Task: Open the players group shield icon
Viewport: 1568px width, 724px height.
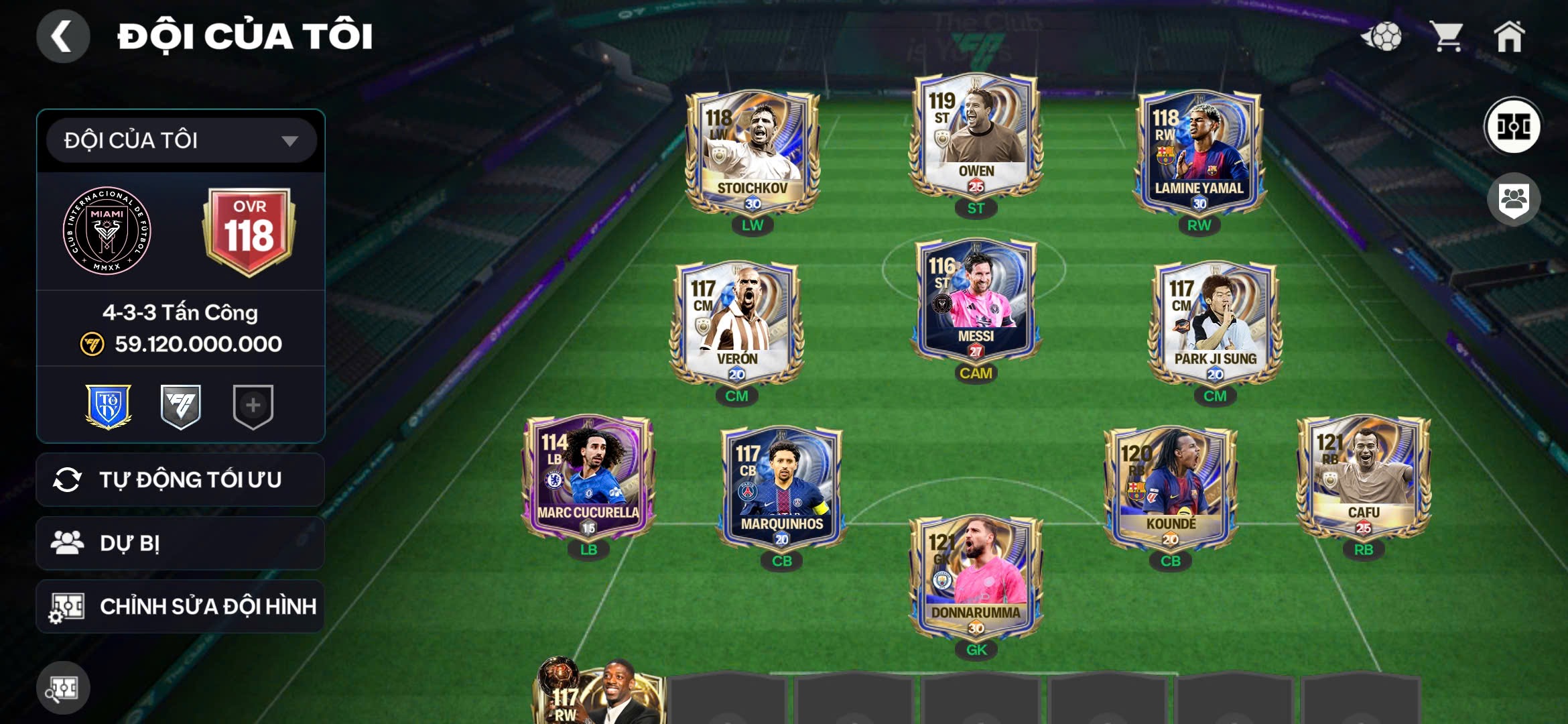Action: pos(1513,200)
